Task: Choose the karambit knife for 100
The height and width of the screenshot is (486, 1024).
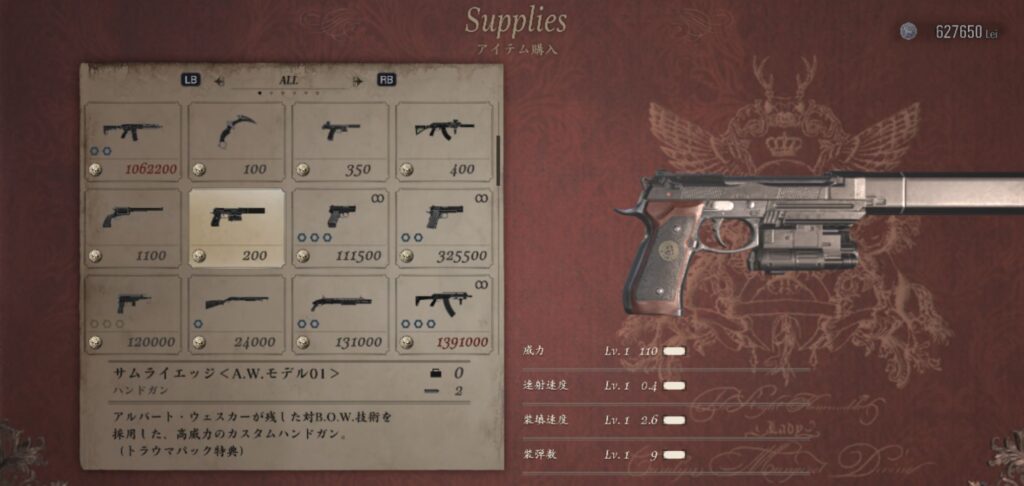Action: pos(237,141)
